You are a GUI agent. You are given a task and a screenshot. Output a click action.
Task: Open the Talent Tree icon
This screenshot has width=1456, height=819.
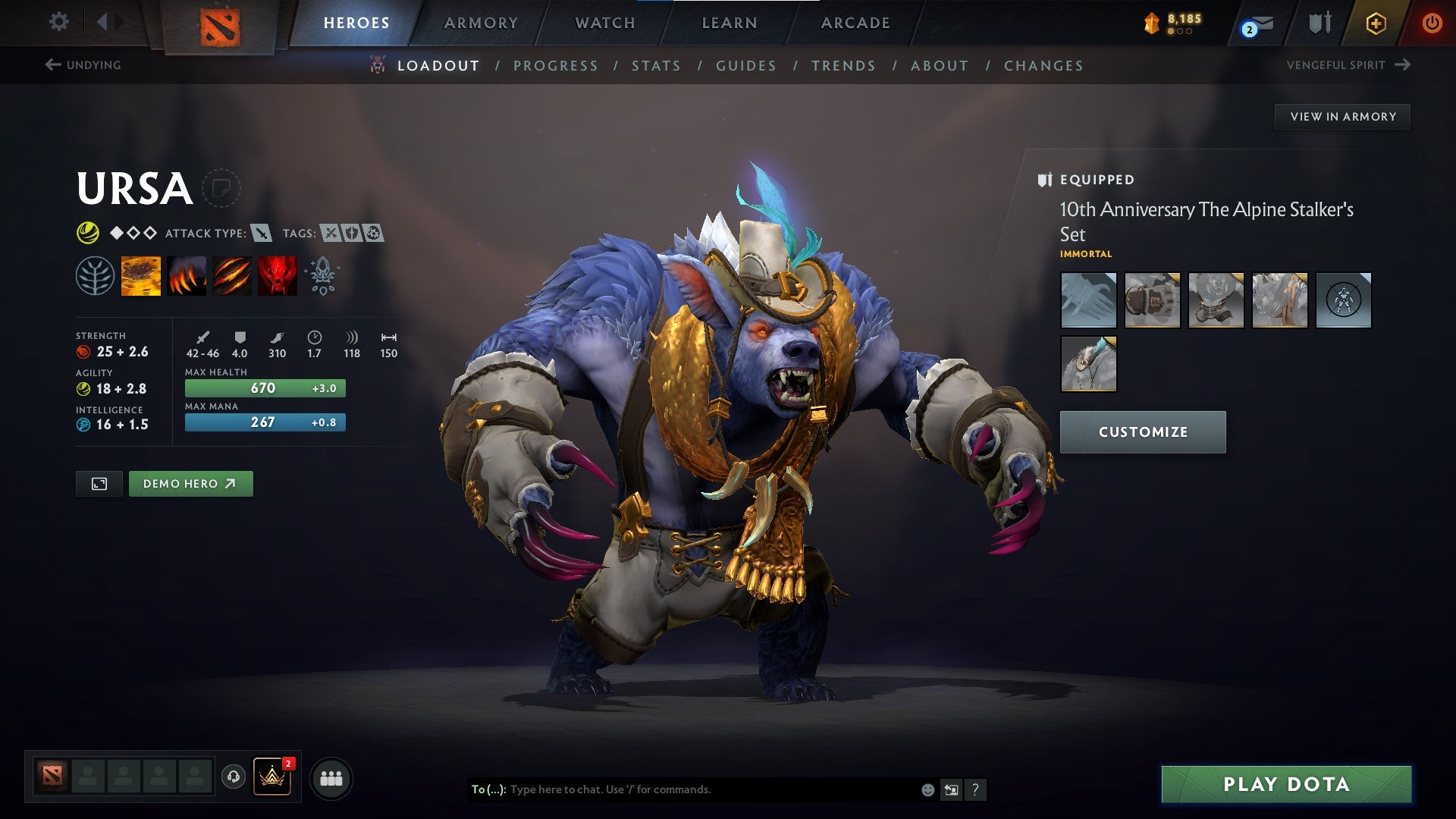click(x=94, y=275)
